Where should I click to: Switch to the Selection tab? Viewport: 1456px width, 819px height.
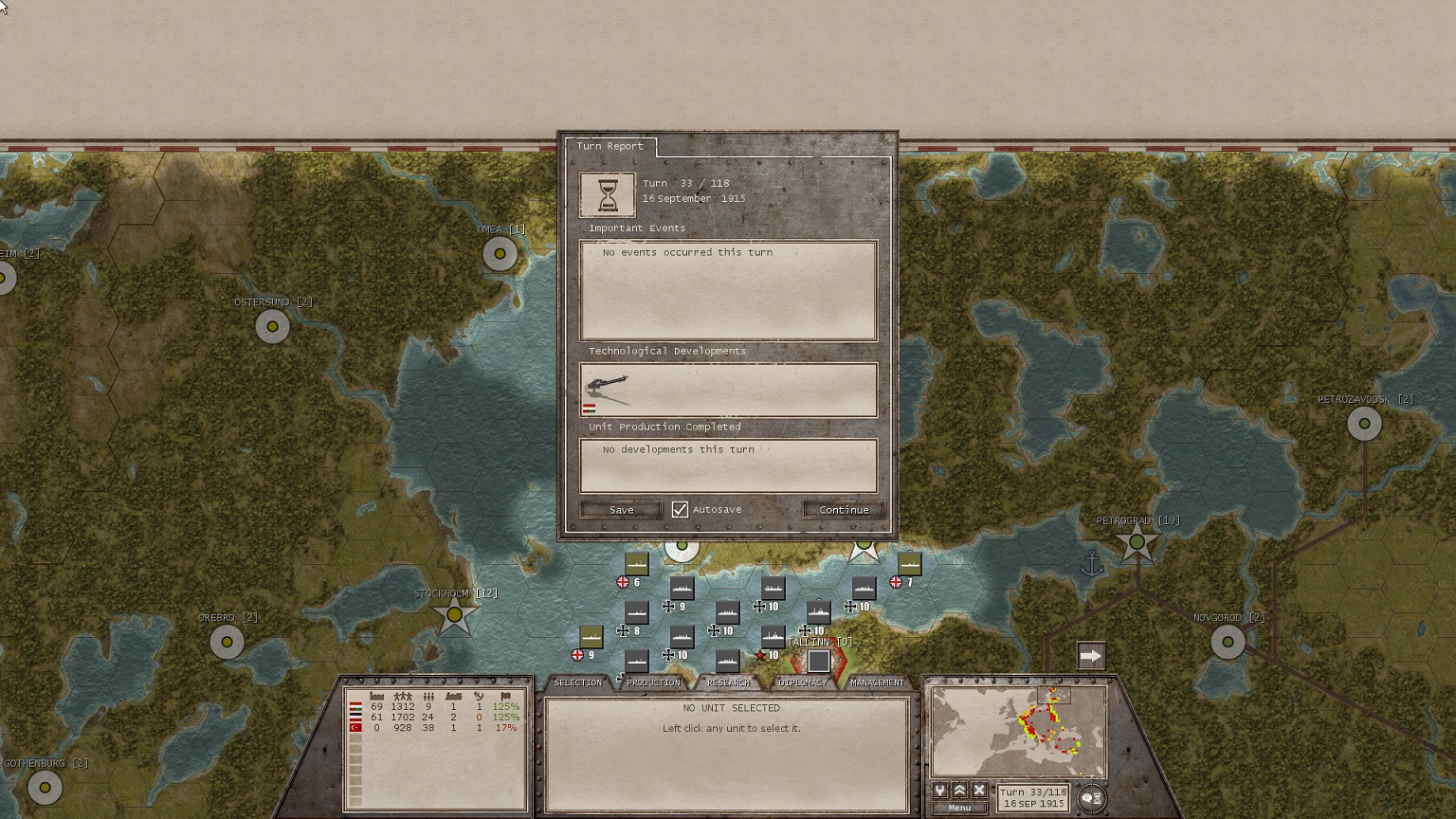point(577,682)
